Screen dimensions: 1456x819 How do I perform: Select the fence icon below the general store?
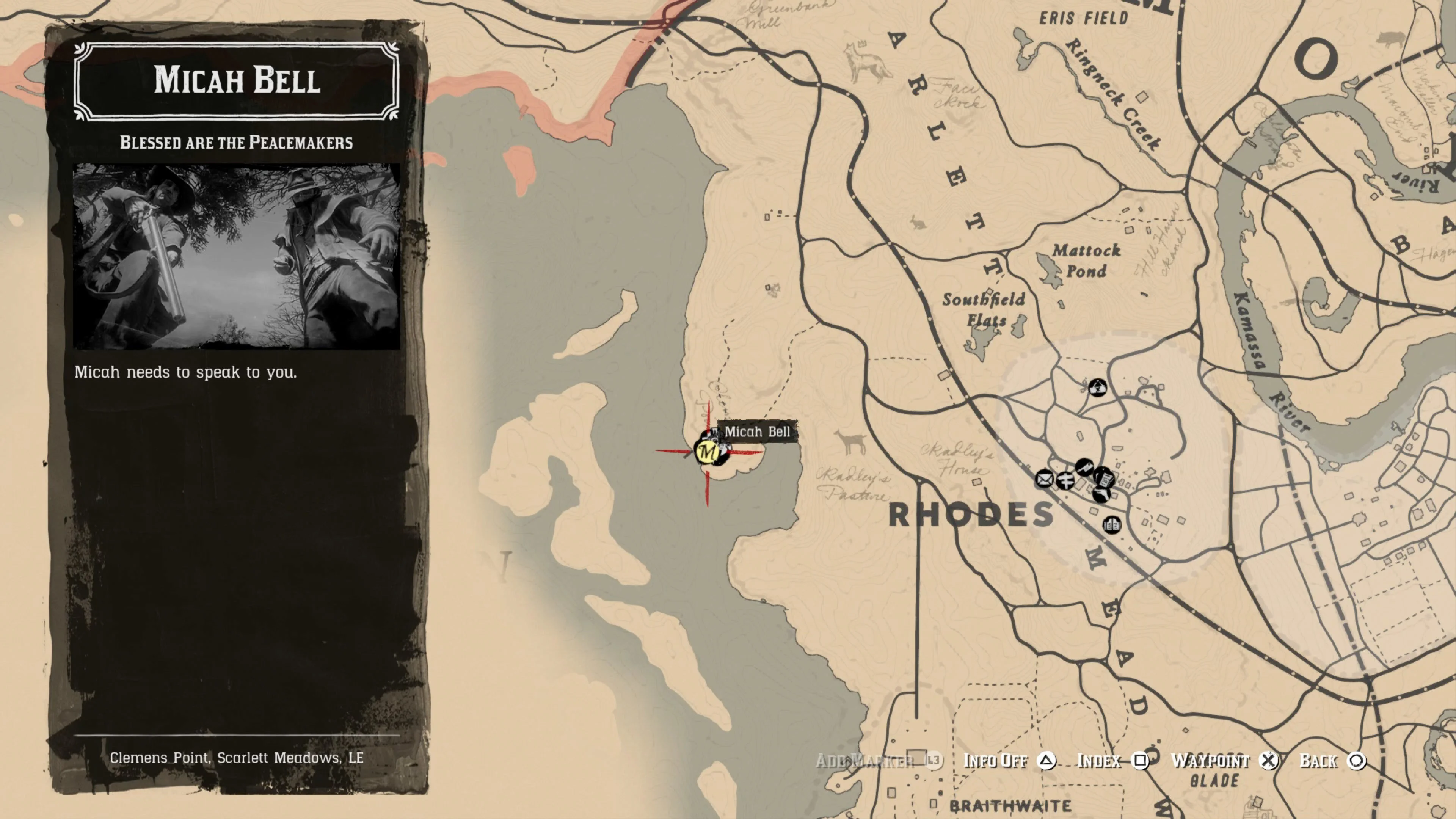(x=1101, y=496)
